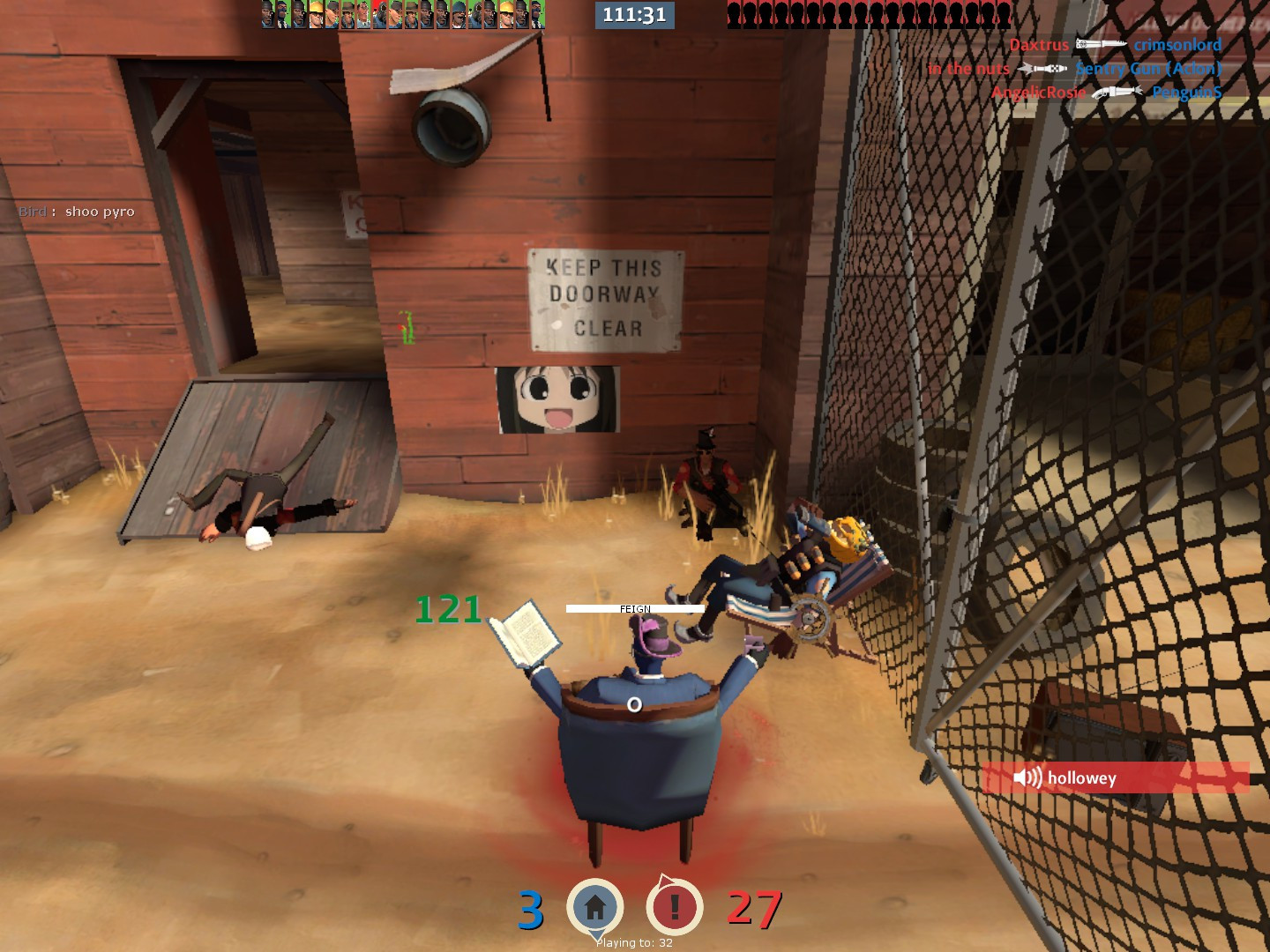Select the Medic portrait with glasses
The height and width of the screenshot is (952, 1270).
tap(363, 13)
